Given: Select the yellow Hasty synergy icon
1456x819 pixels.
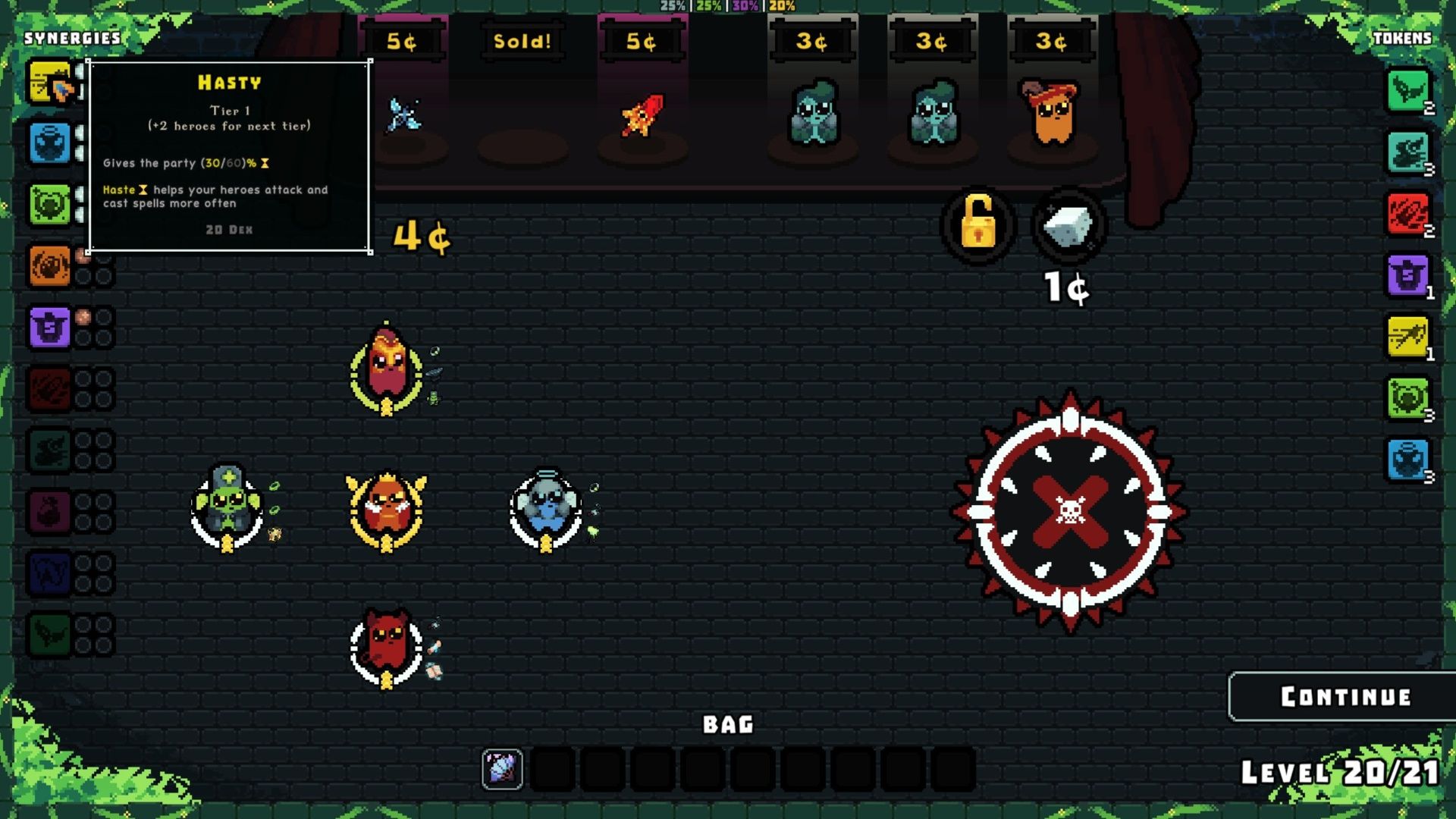Looking at the screenshot, I should click(49, 82).
